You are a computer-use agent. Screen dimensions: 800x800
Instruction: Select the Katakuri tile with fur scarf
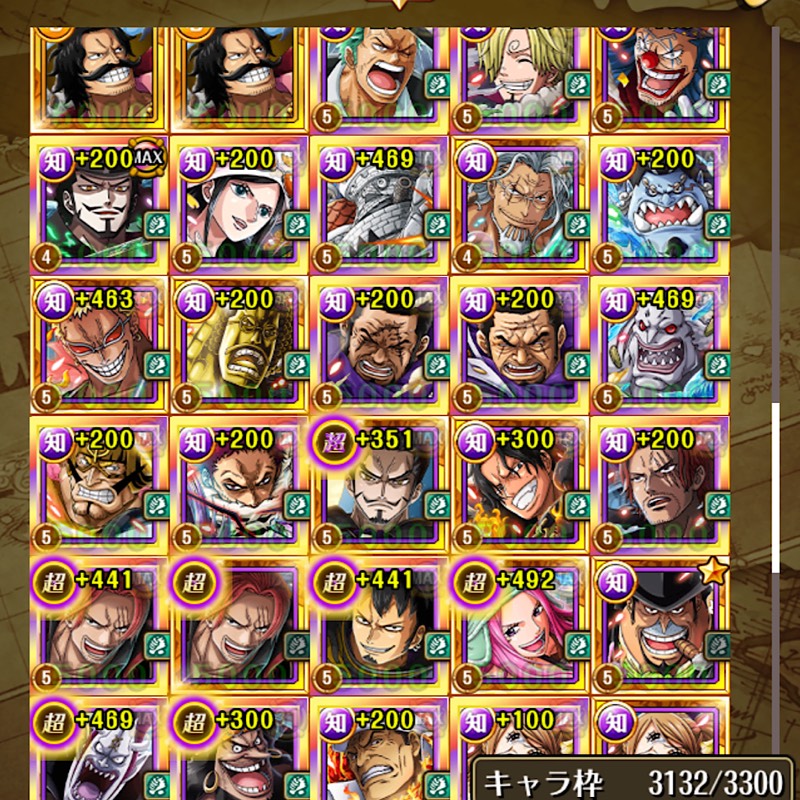point(239,485)
